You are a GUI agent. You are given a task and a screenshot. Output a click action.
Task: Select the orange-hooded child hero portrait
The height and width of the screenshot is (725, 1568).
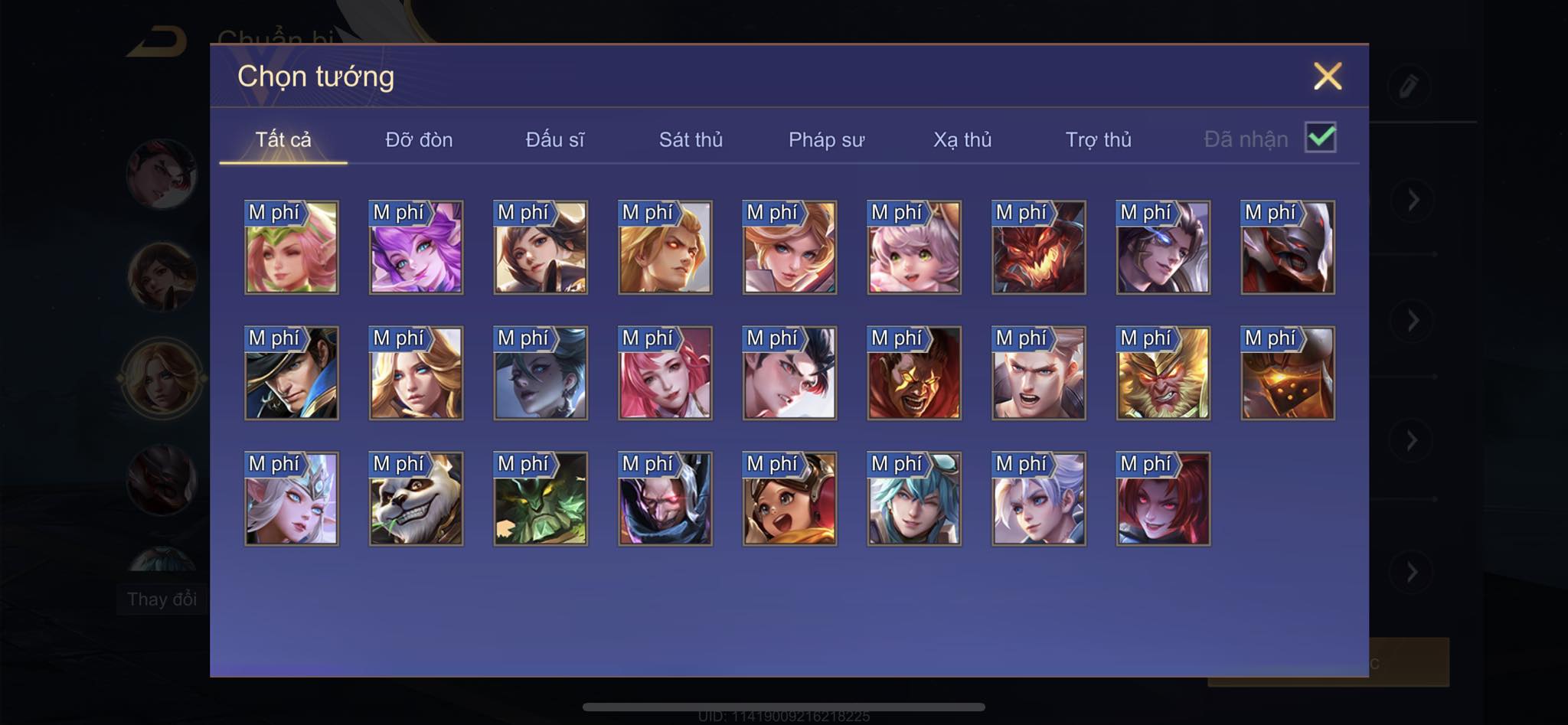[x=789, y=499]
